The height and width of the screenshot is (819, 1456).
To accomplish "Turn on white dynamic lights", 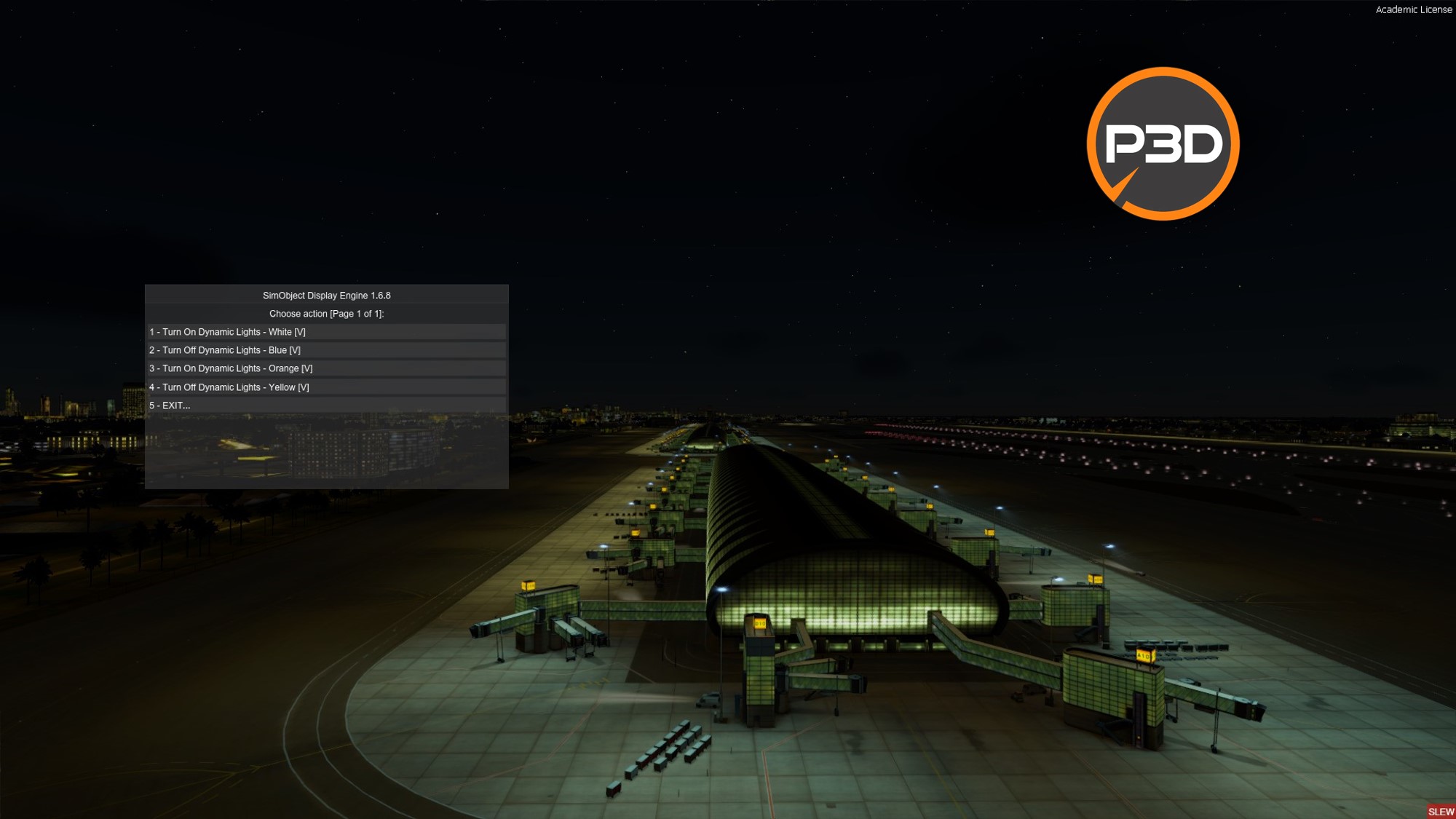I will [x=228, y=332].
